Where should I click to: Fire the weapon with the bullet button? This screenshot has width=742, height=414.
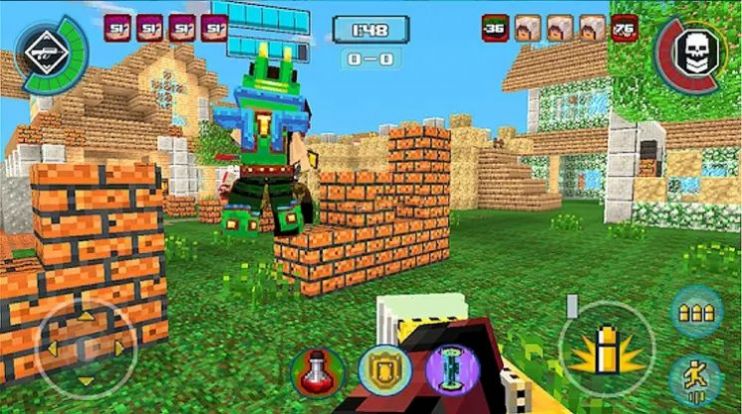tap(606, 350)
